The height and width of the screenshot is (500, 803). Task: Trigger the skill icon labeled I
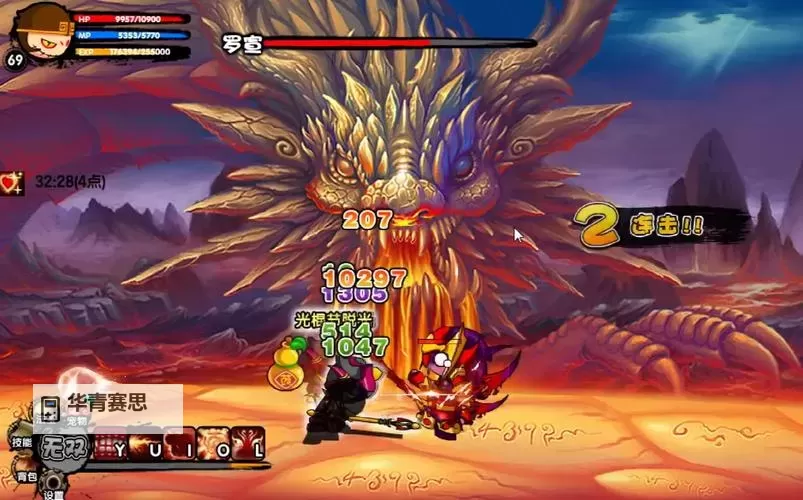(178, 446)
